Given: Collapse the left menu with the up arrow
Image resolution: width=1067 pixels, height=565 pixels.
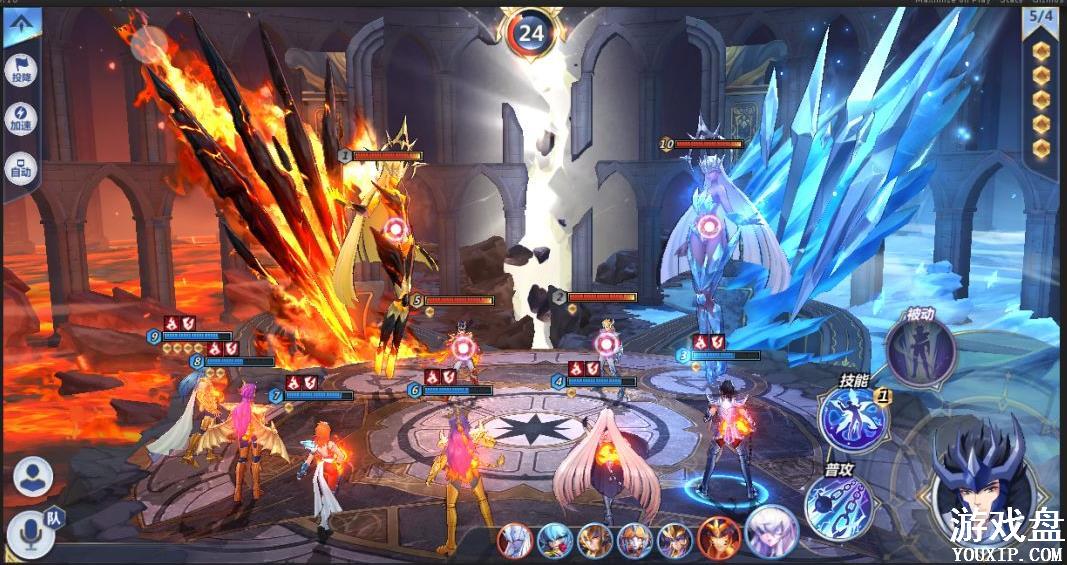Looking at the screenshot, I should (x=22, y=27).
